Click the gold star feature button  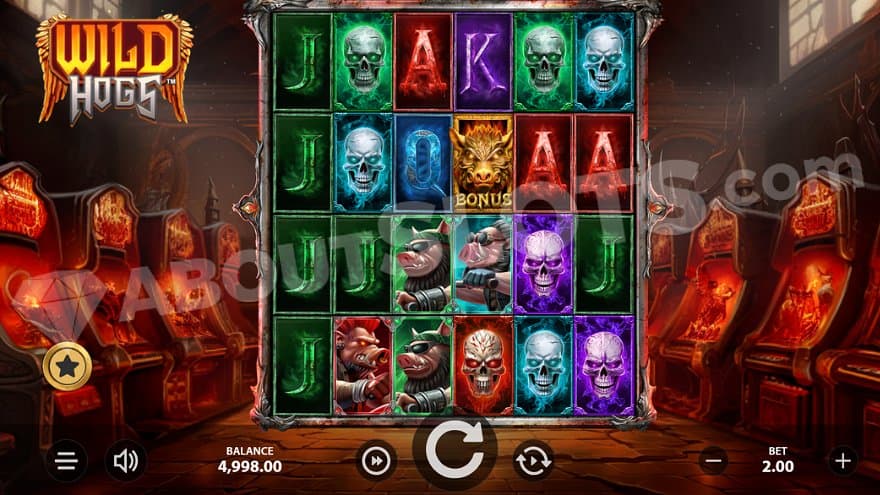pyautogui.click(x=68, y=367)
